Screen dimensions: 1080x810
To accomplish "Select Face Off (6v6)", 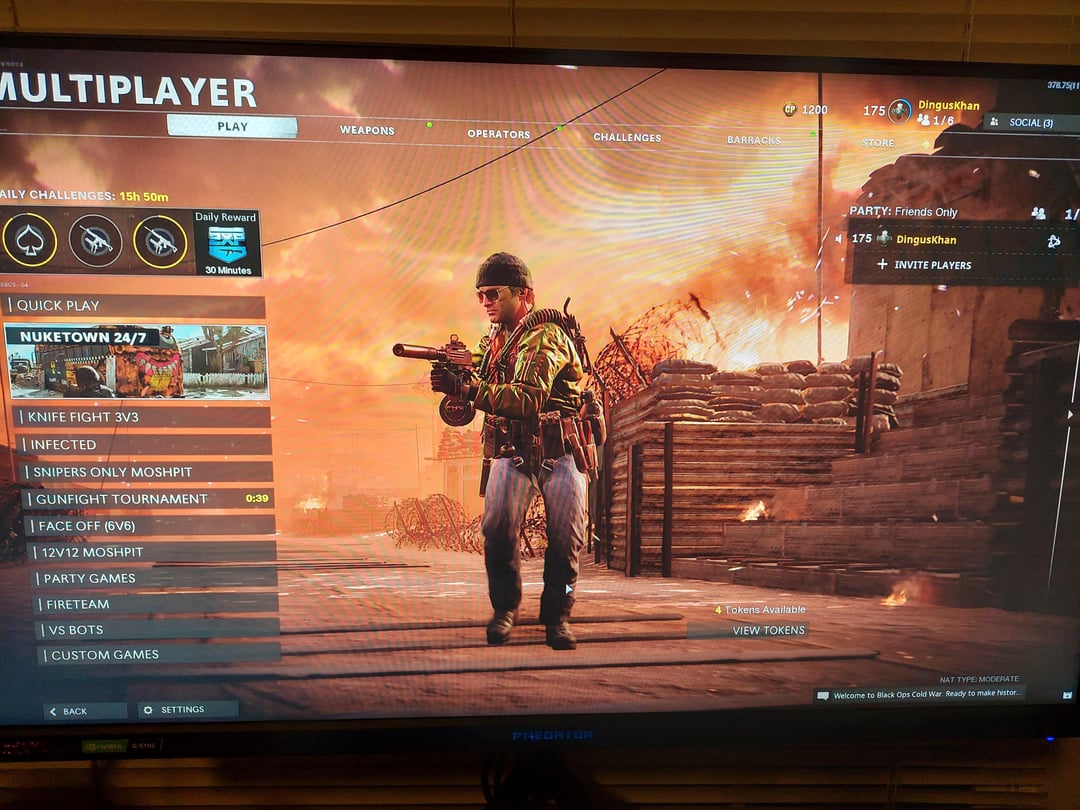I will 150,525.
